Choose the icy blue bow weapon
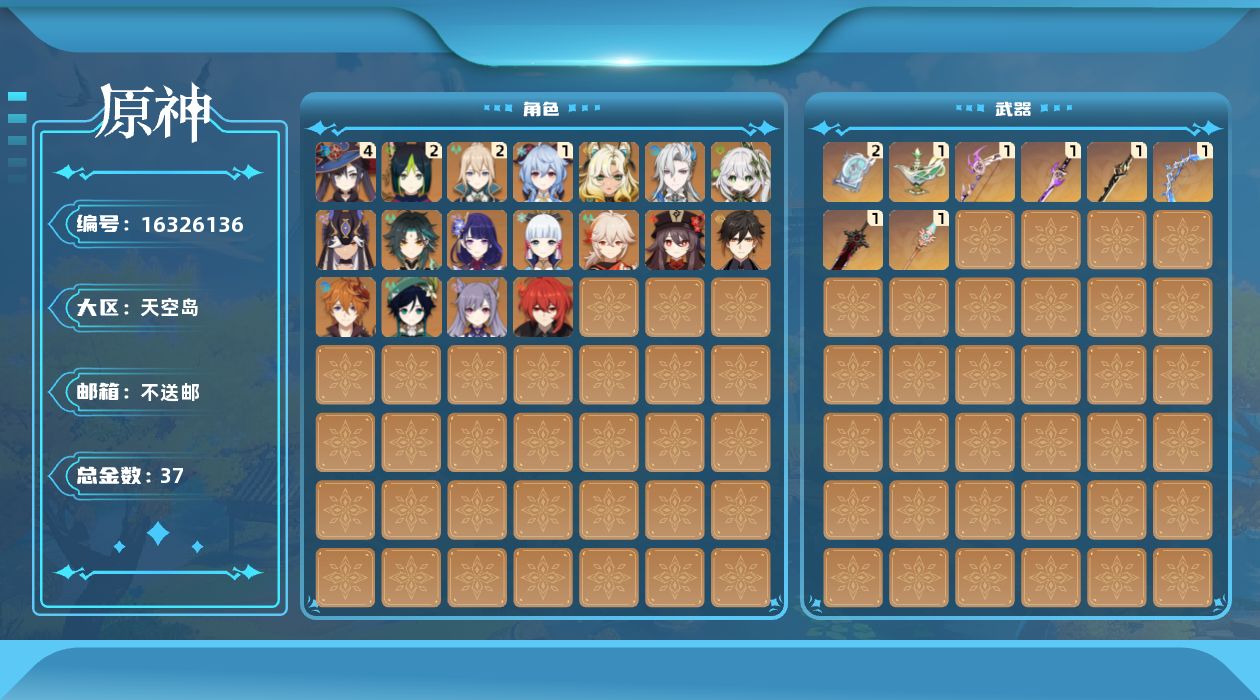The height and width of the screenshot is (700, 1260). tap(1183, 172)
